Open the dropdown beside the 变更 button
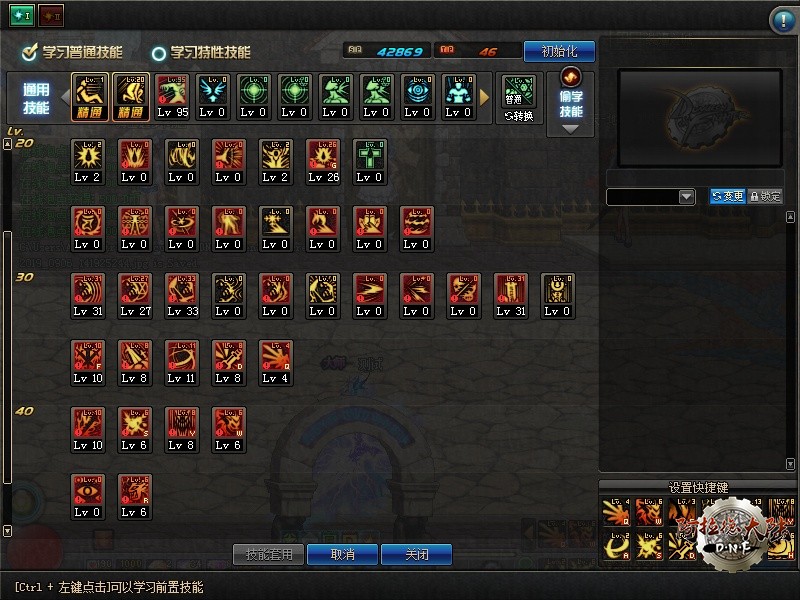The height and width of the screenshot is (600, 800). [x=686, y=197]
